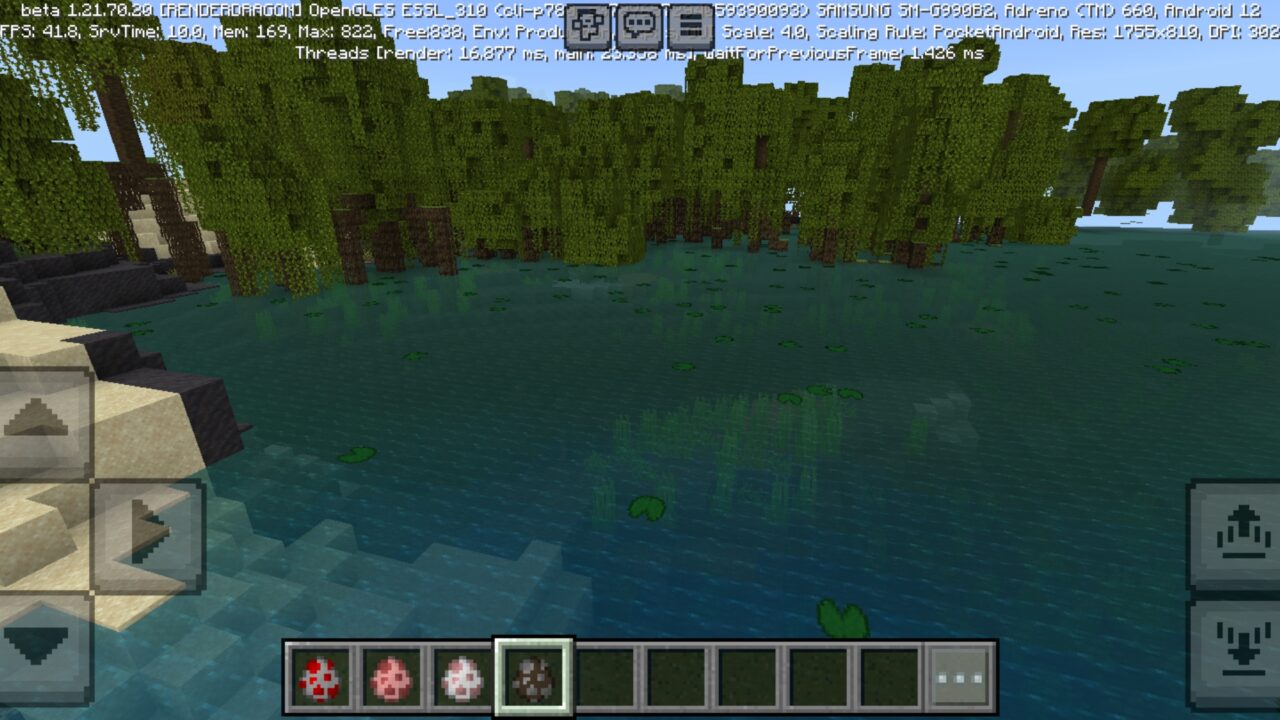Open inventory with the three-dots hotbar button
This screenshot has width=1280, height=720.
960,677
